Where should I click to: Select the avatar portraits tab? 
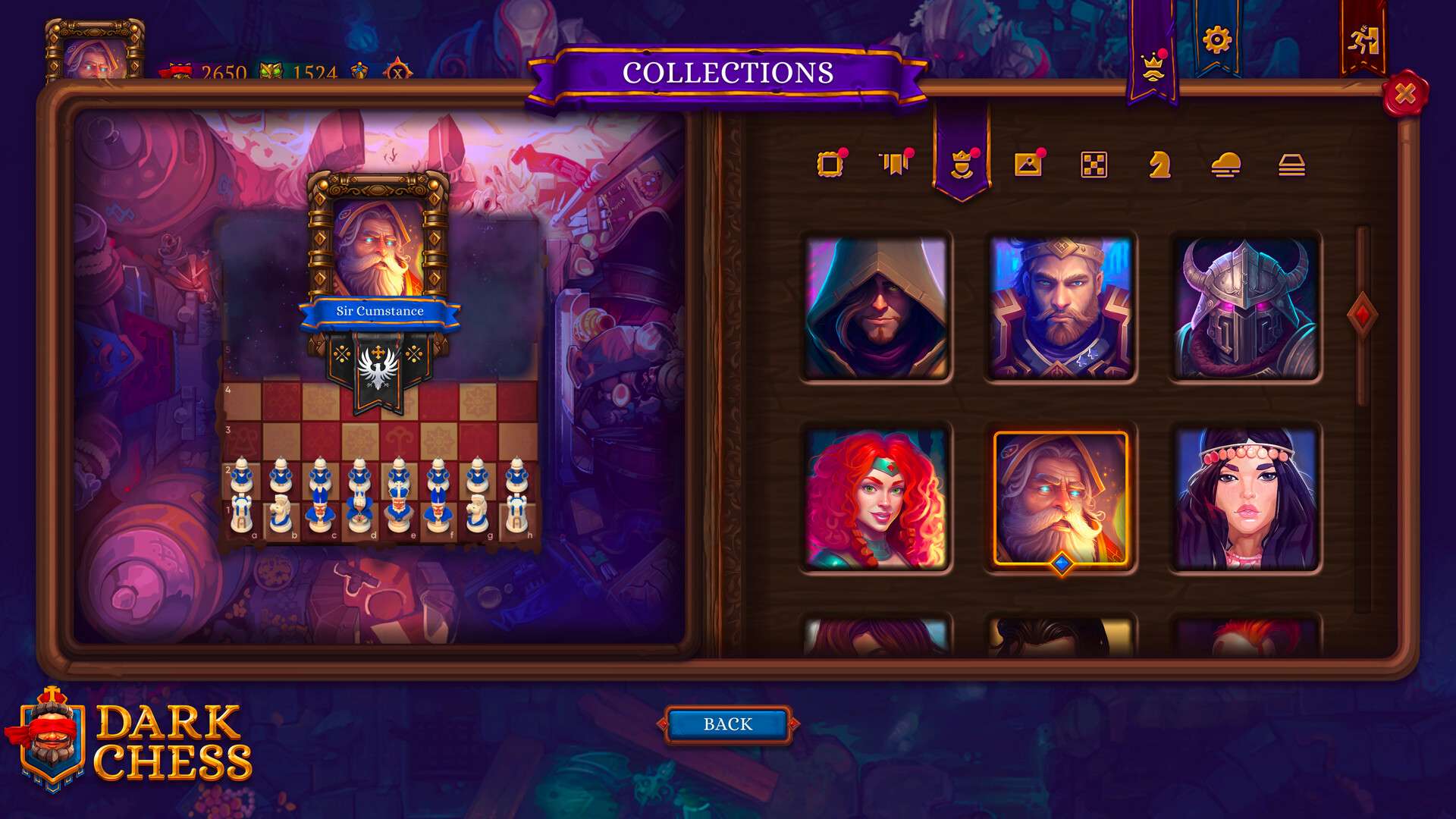pos(962,164)
